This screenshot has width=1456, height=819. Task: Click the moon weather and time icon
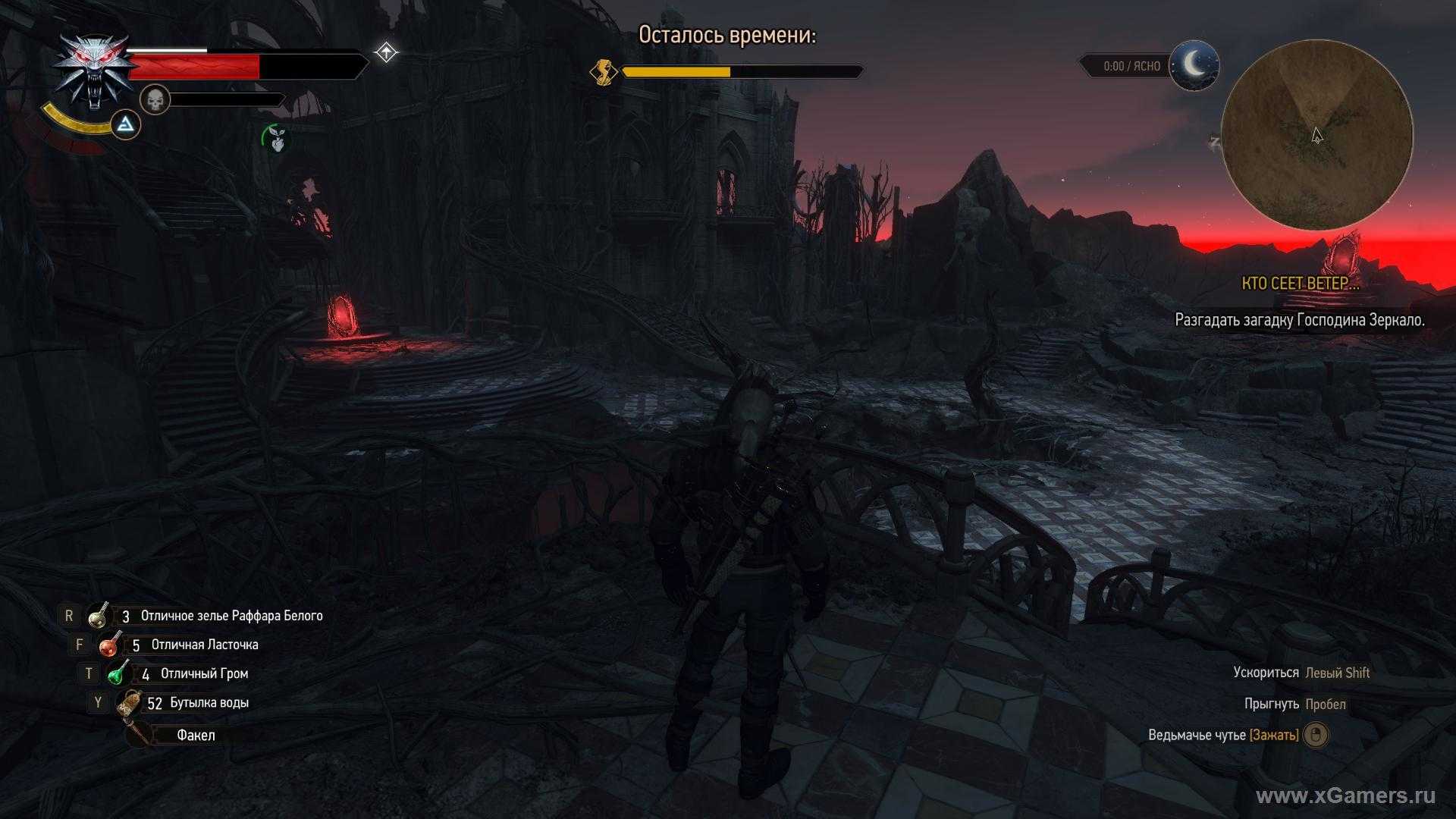[x=1194, y=66]
